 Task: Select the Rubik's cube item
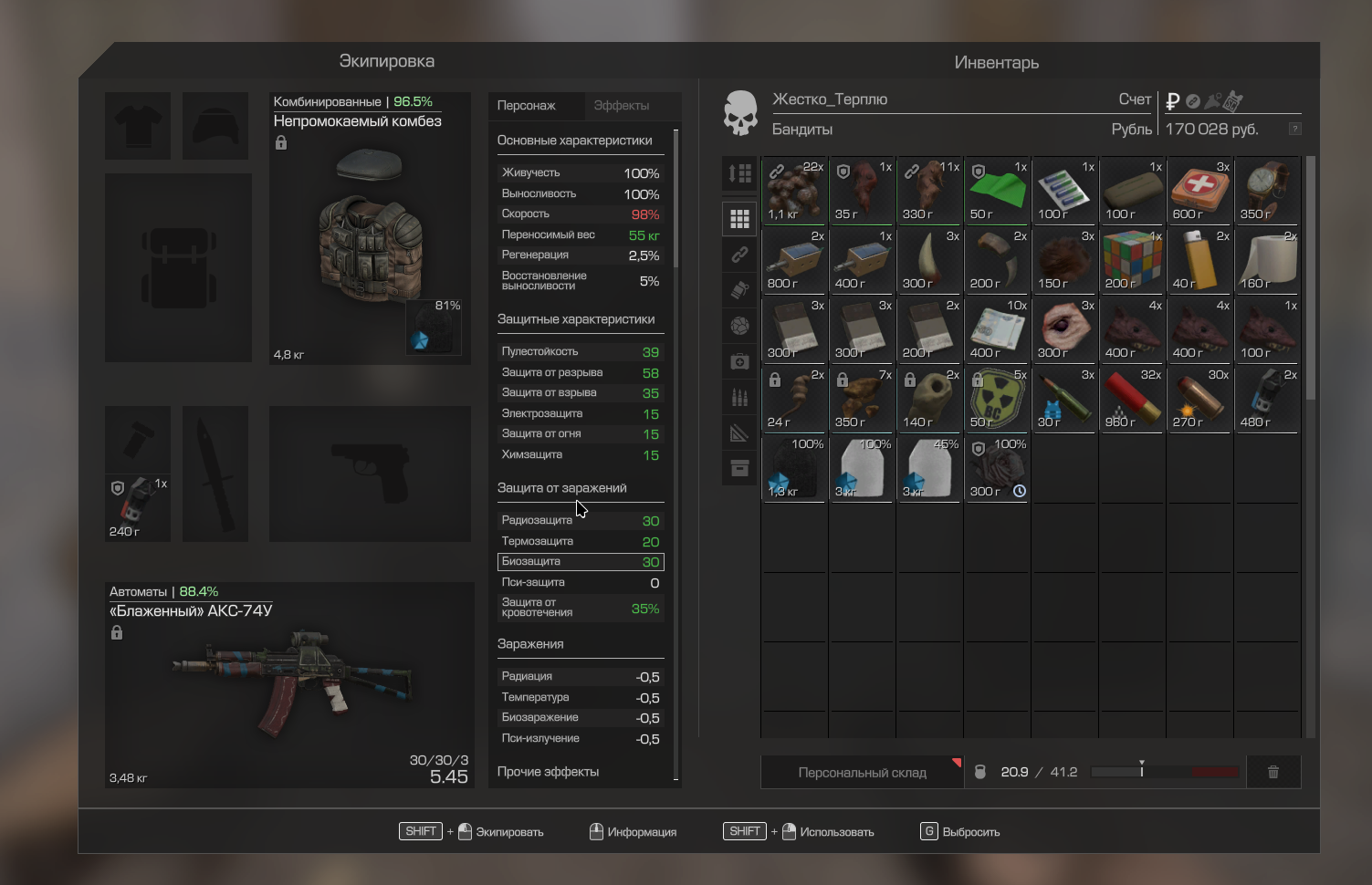(1132, 260)
